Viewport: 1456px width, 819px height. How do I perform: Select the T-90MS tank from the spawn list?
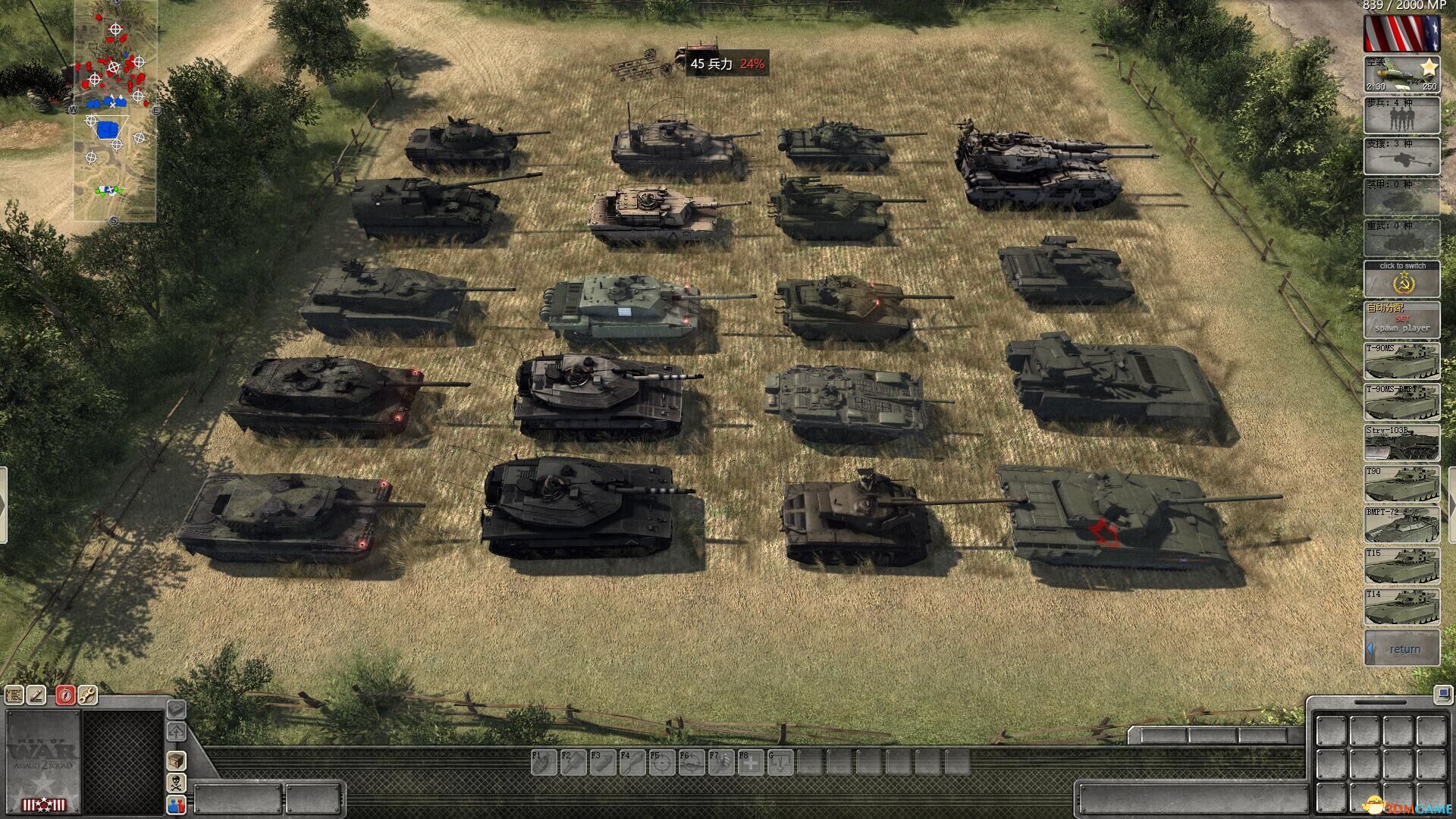[x=1401, y=361]
